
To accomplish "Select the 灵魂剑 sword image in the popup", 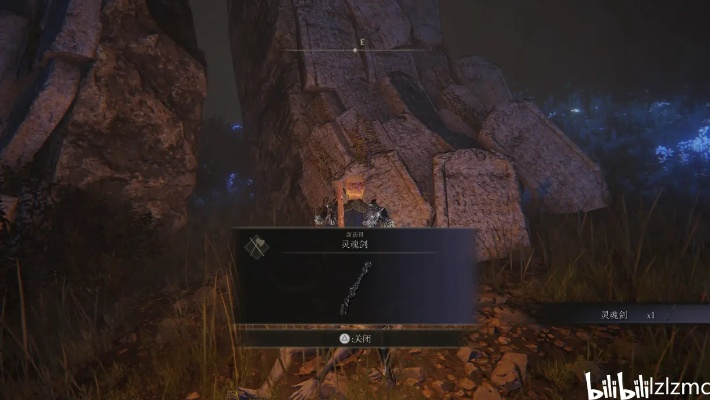I will 357,288.
